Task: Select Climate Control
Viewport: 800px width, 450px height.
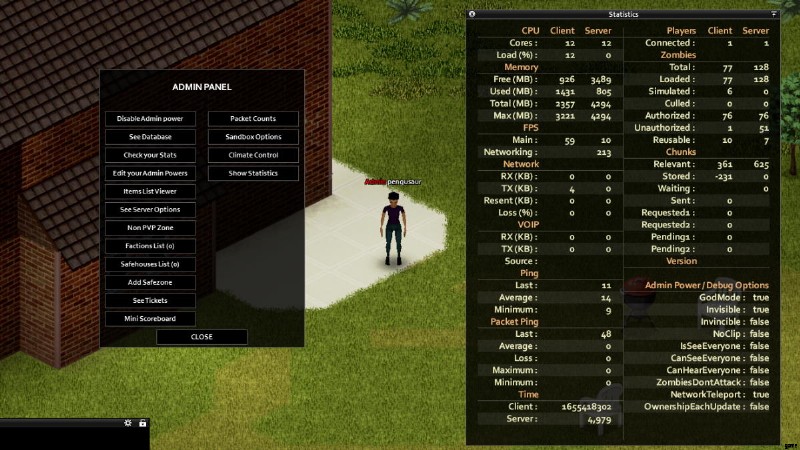Action: coord(253,155)
